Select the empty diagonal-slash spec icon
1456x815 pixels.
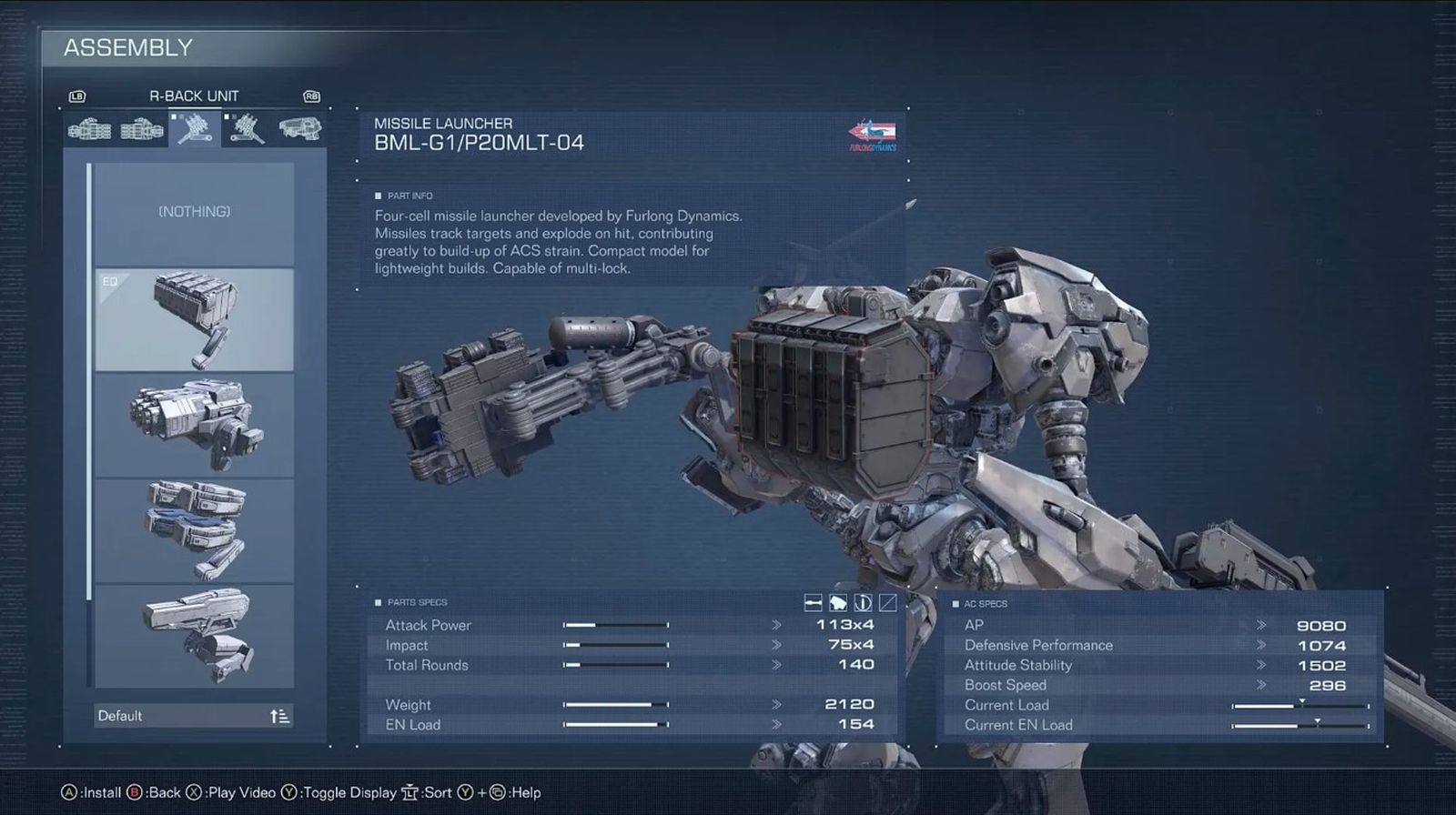(887, 602)
